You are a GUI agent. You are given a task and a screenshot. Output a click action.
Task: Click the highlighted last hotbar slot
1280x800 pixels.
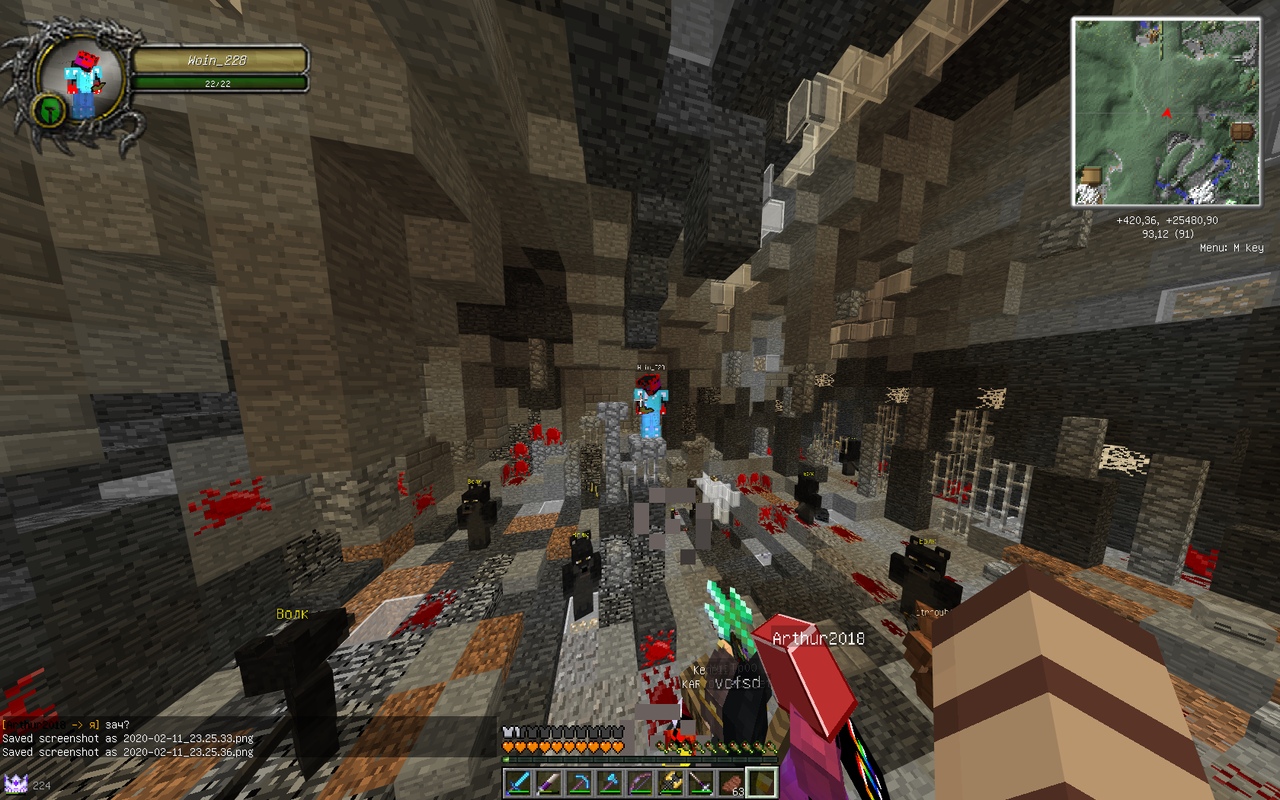[x=762, y=782]
